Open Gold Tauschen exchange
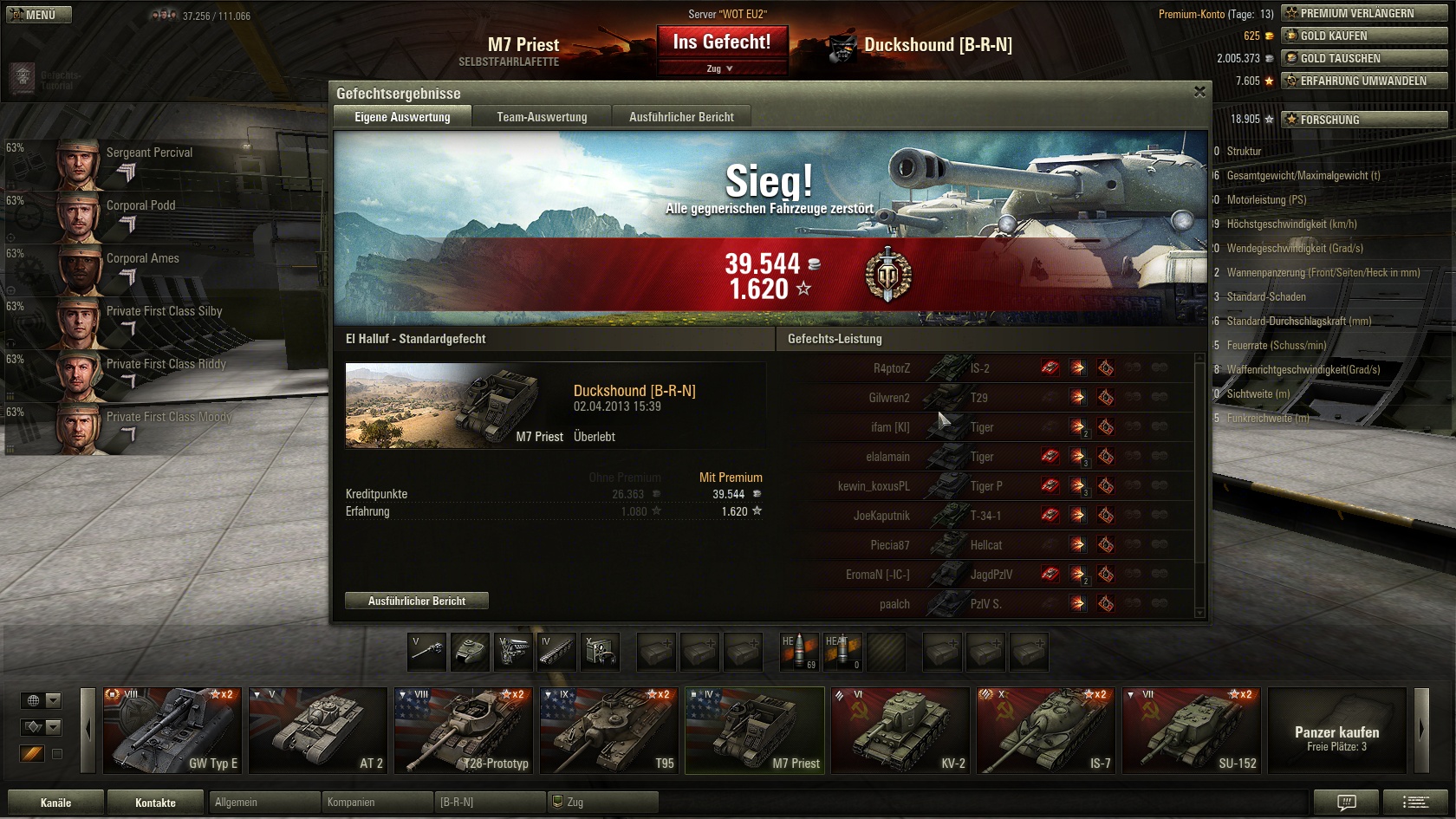The width and height of the screenshot is (1456, 819). coord(1363,58)
